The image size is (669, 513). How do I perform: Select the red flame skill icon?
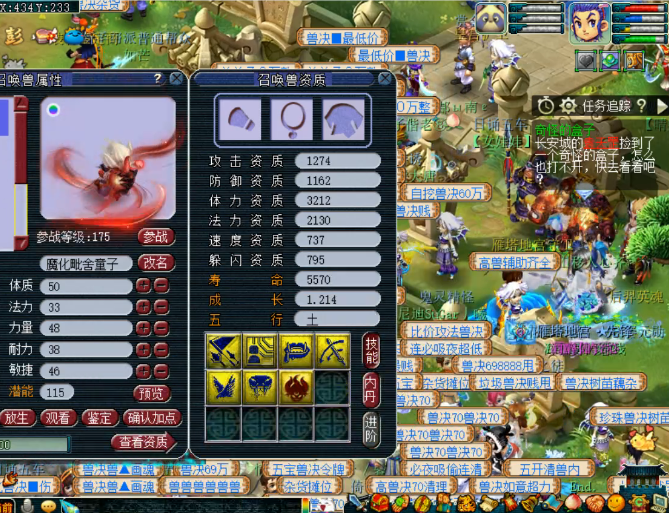click(x=294, y=387)
